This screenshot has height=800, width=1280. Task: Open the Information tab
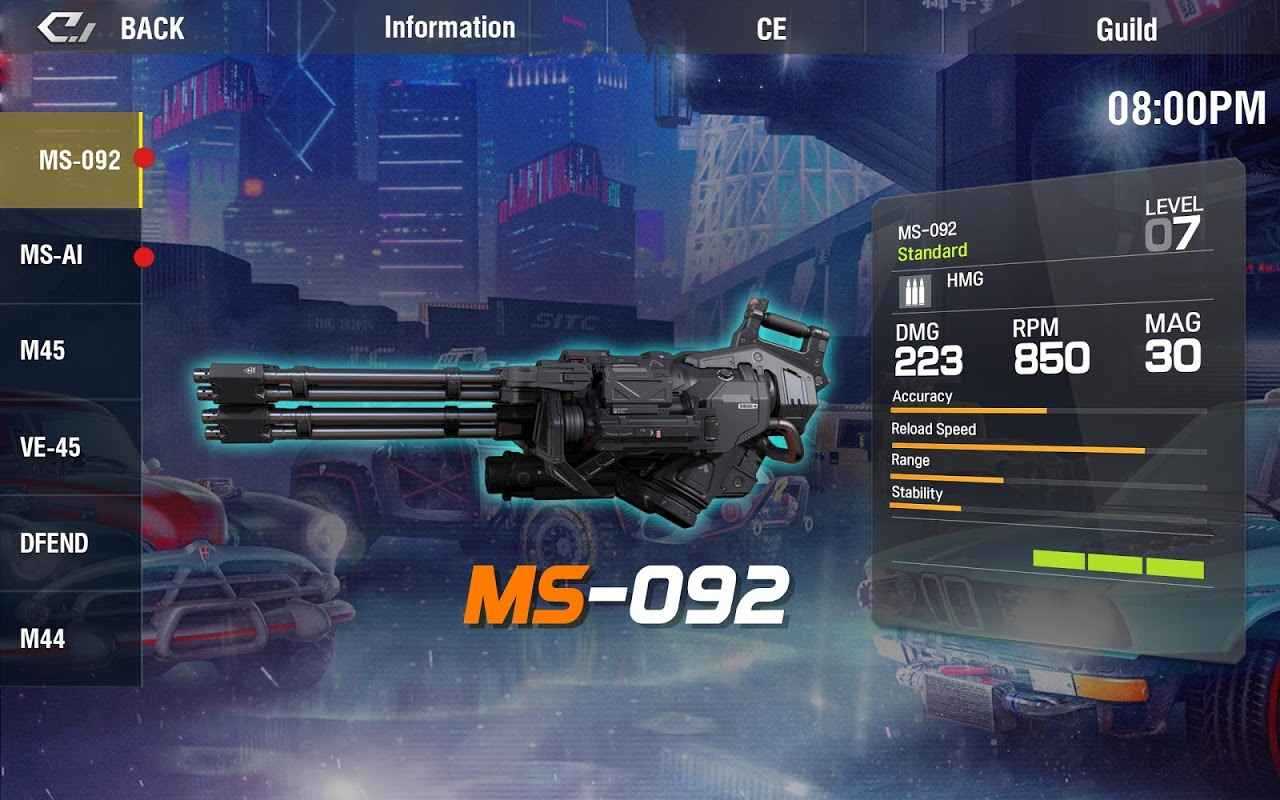449,28
